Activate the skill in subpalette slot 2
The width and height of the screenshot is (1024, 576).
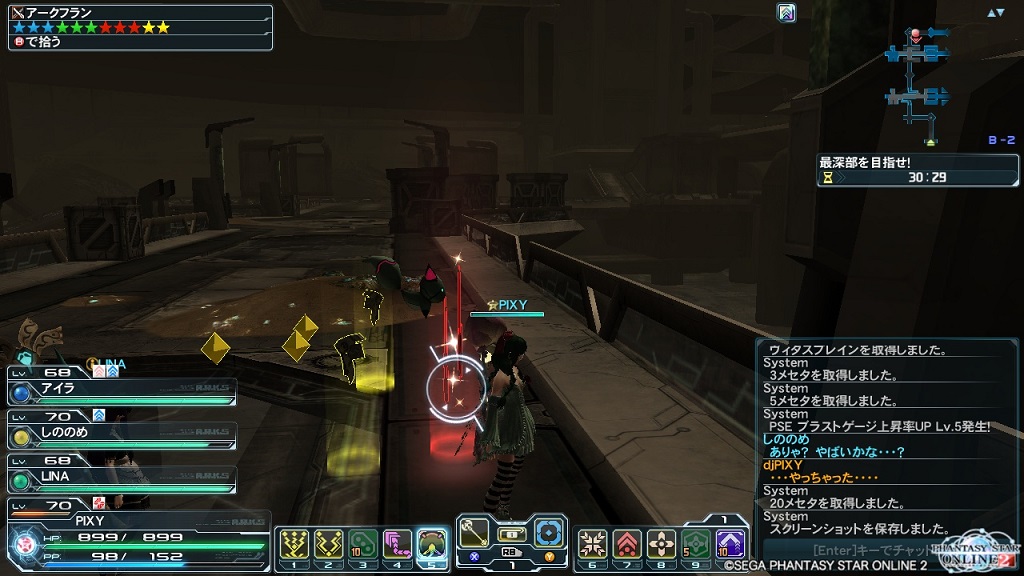328,543
